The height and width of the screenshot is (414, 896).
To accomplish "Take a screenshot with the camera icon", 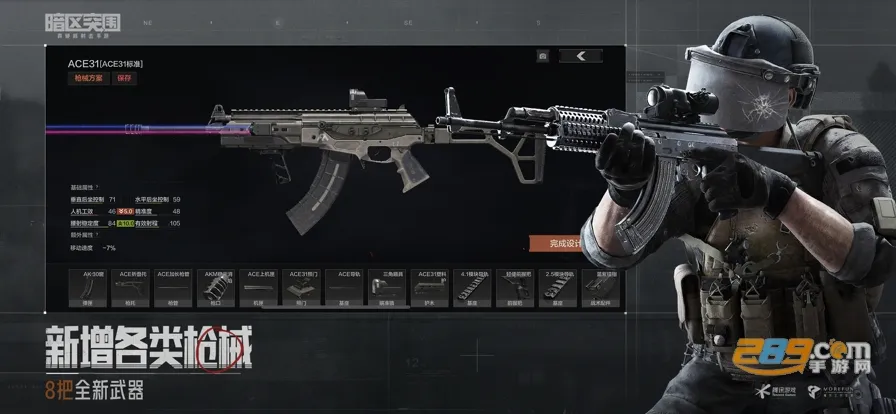I will tap(541, 56).
